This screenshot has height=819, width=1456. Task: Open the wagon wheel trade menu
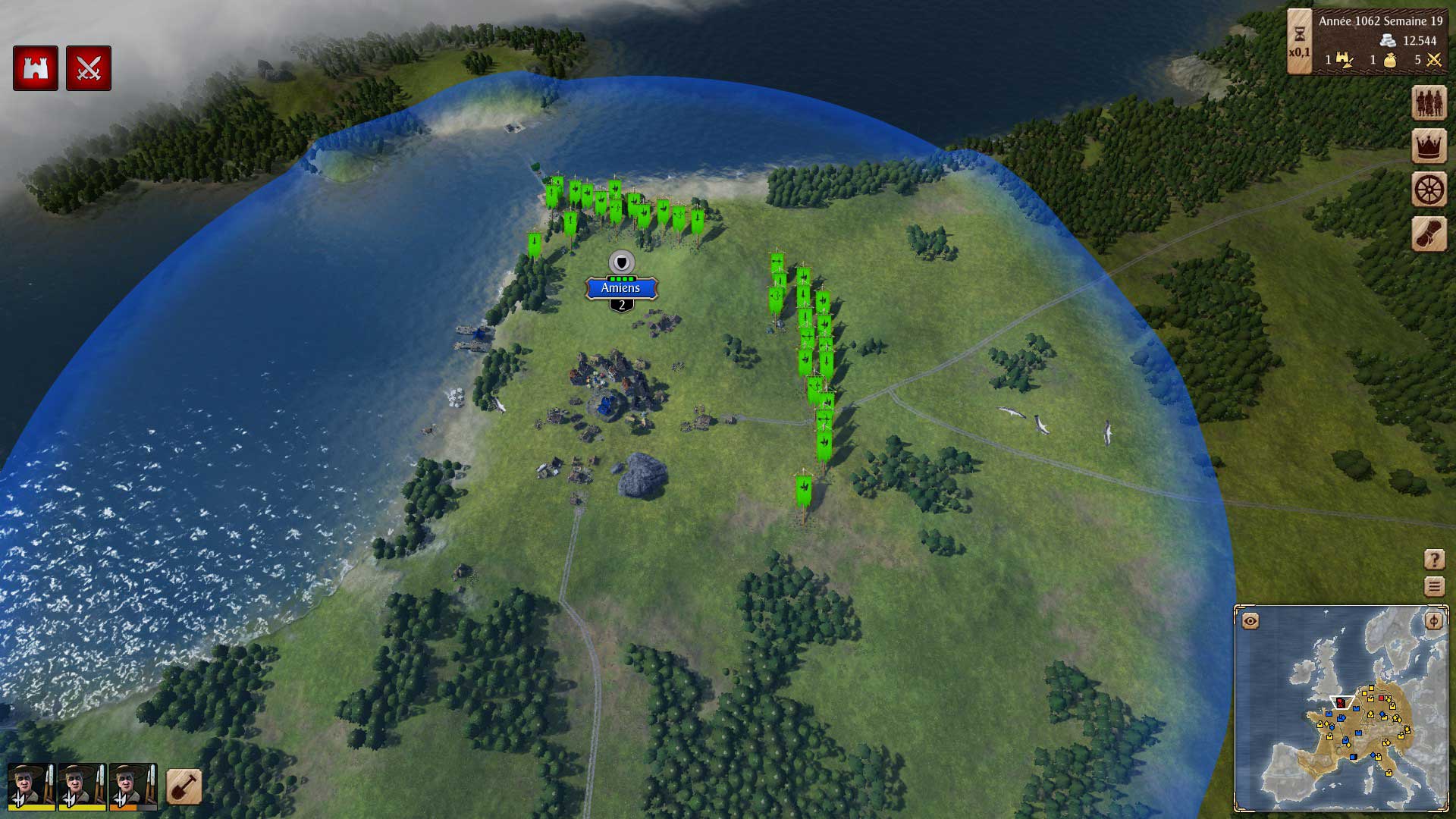[x=1429, y=190]
